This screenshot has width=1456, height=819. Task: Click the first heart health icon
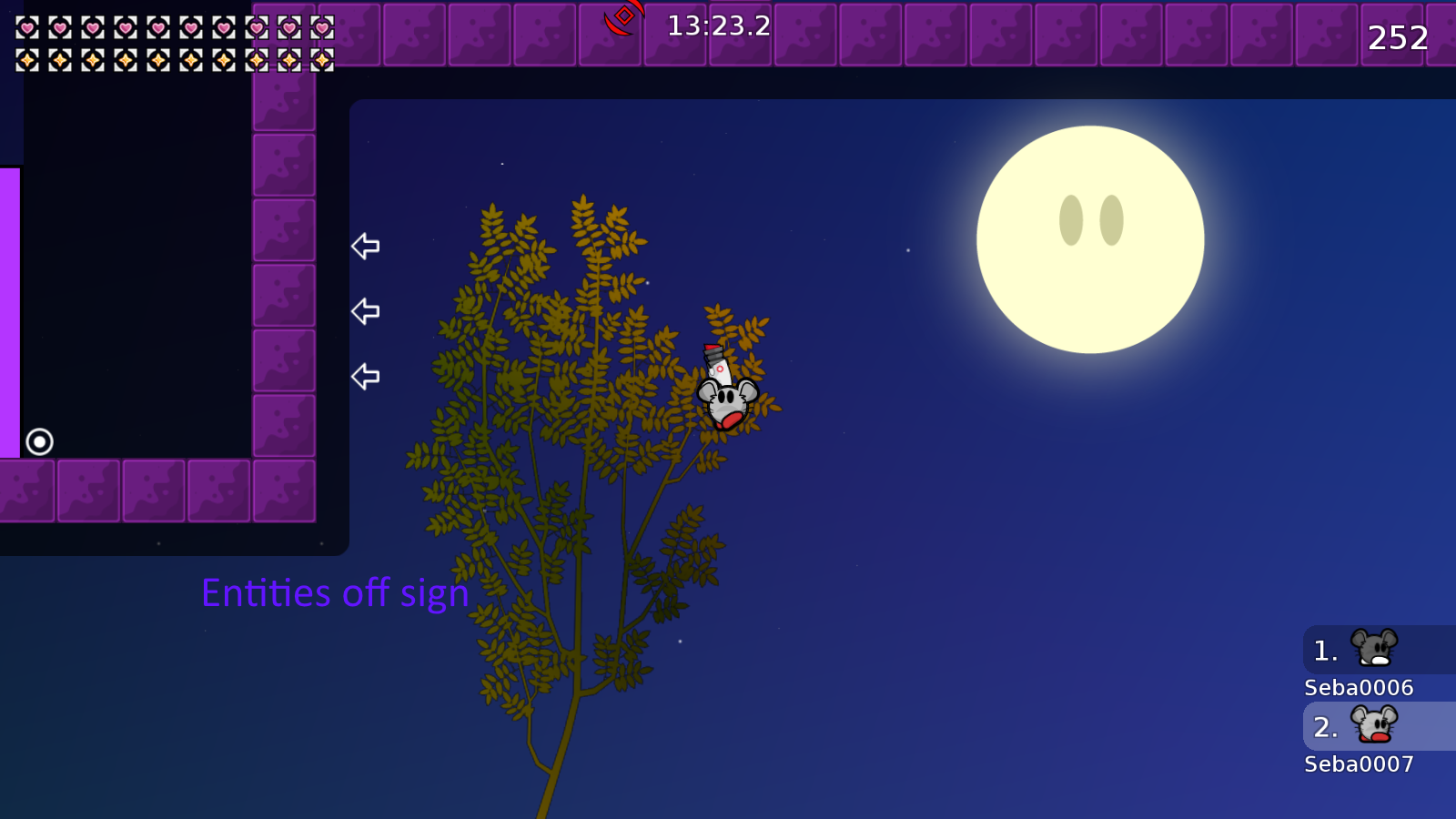[27, 26]
